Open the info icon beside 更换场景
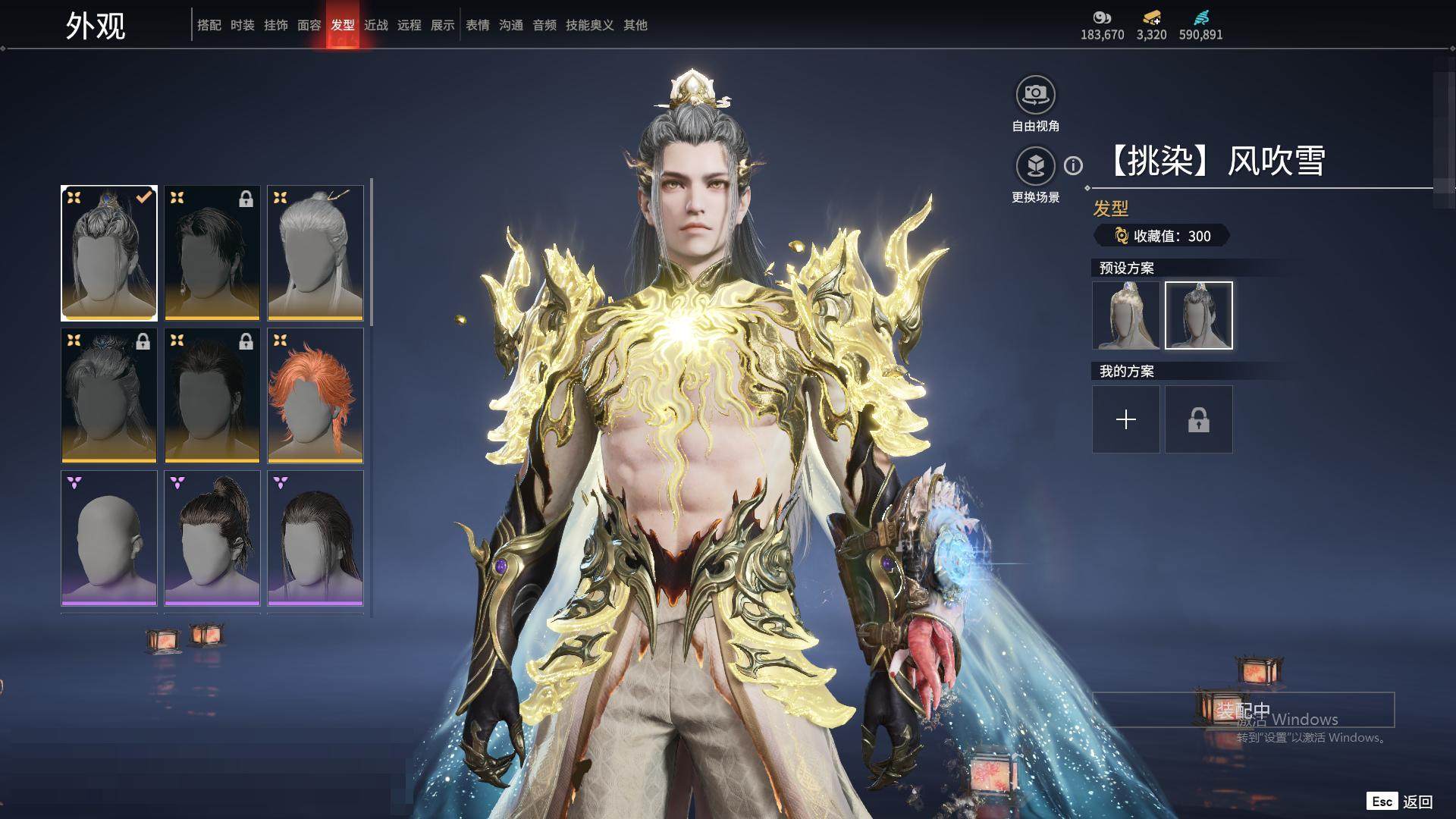This screenshot has width=1456, height=819. [1073, 165]
